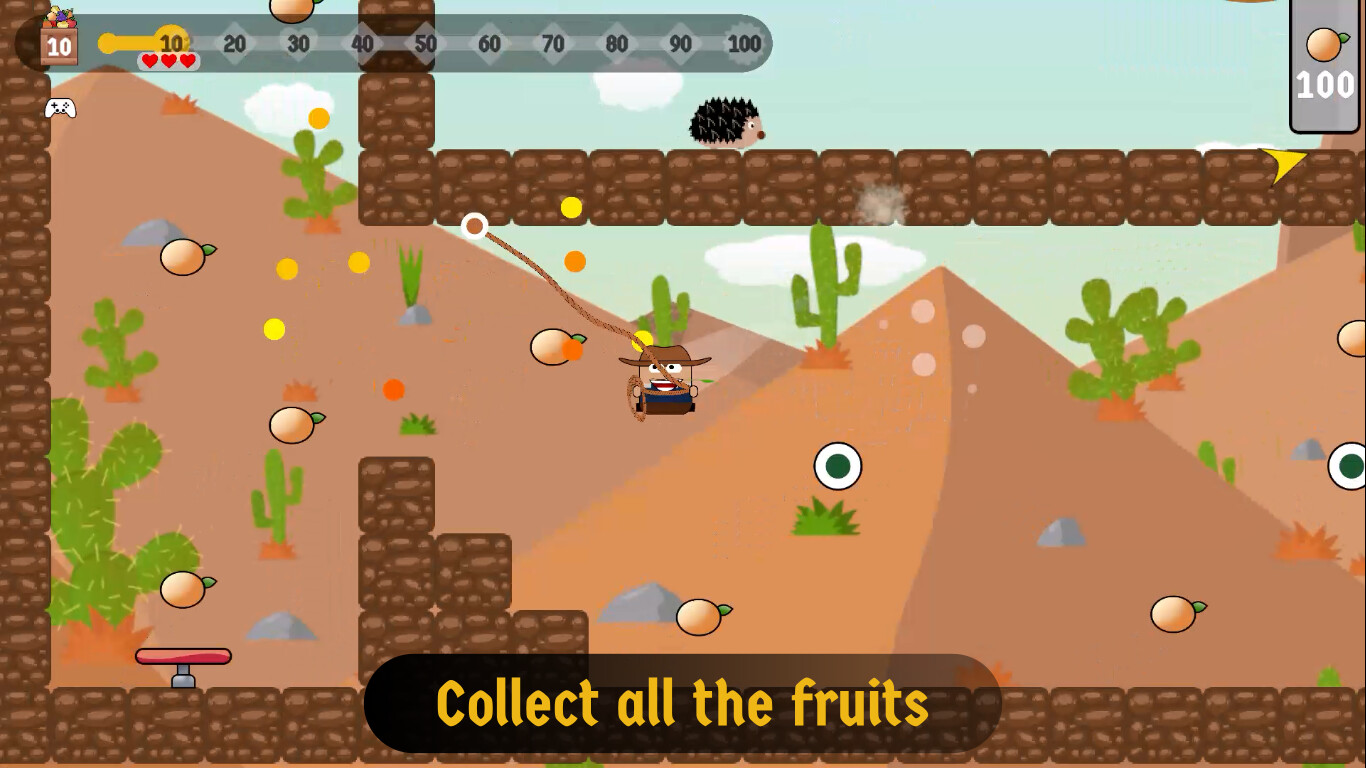This screenshot has width=1366, height=768.
Task: Click the rope anchor circle near the platform
Action: pyautogui.click(x=474, y=226)
